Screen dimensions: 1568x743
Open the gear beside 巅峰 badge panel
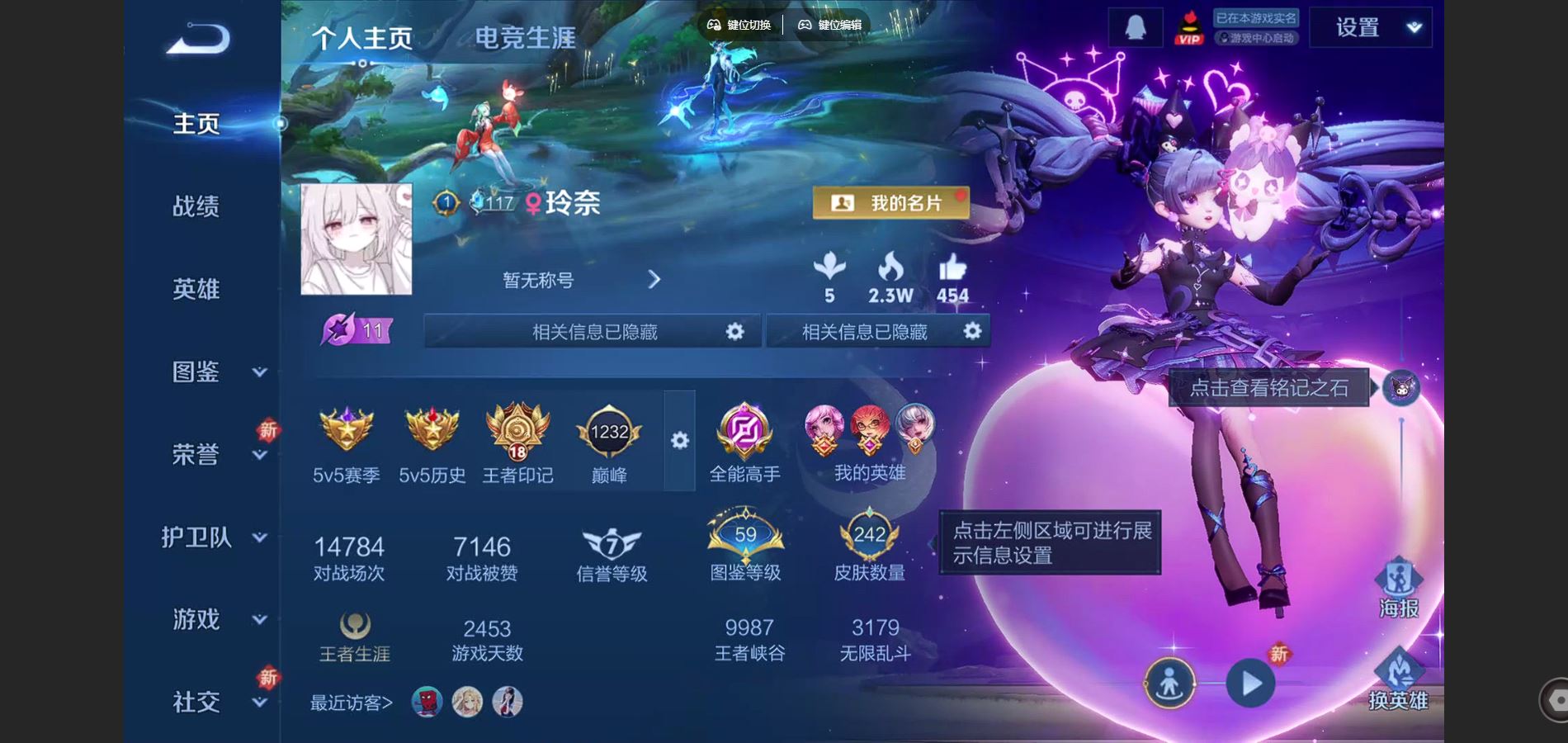[x=679, y=442]
